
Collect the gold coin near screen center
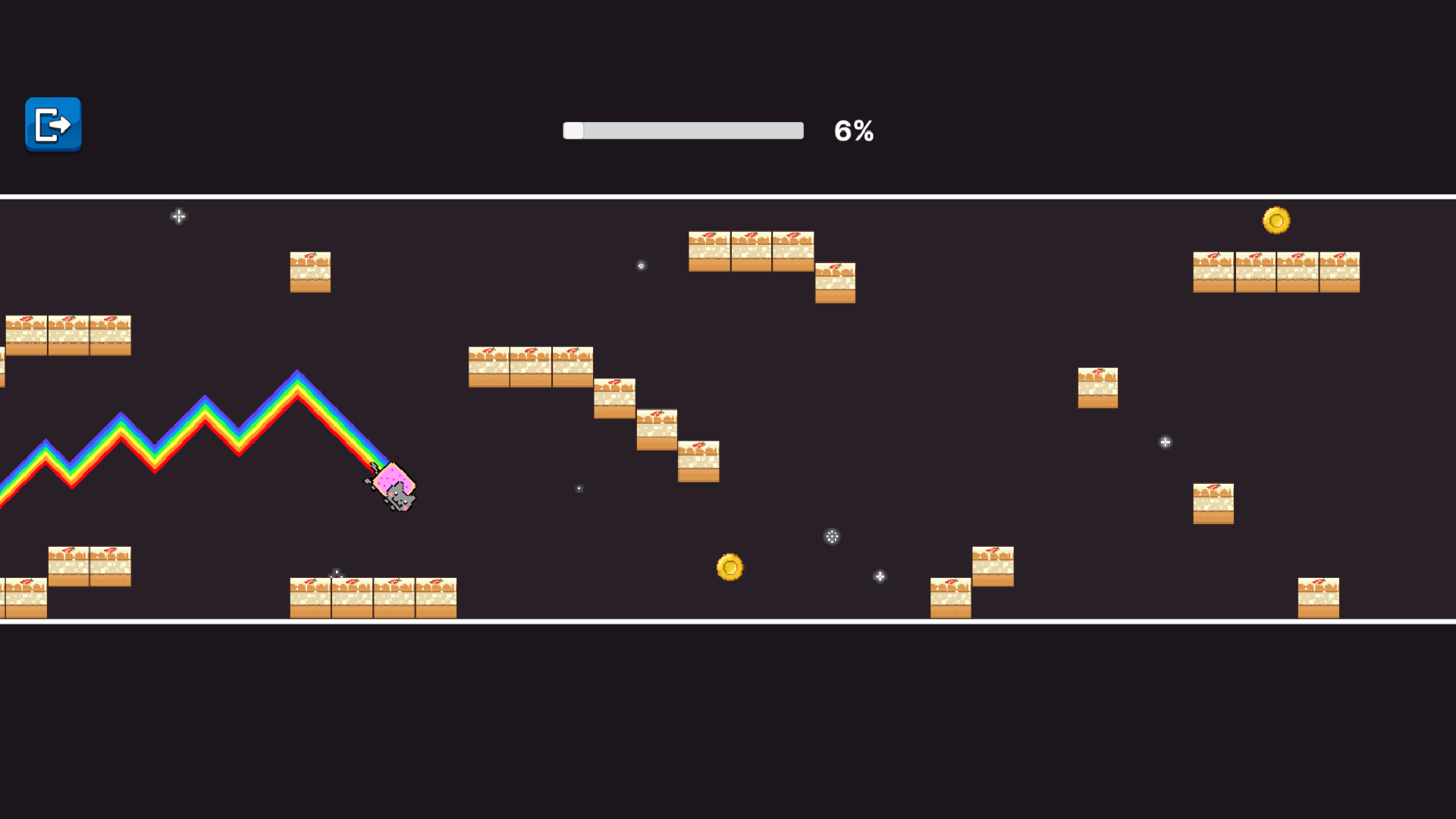729,567
